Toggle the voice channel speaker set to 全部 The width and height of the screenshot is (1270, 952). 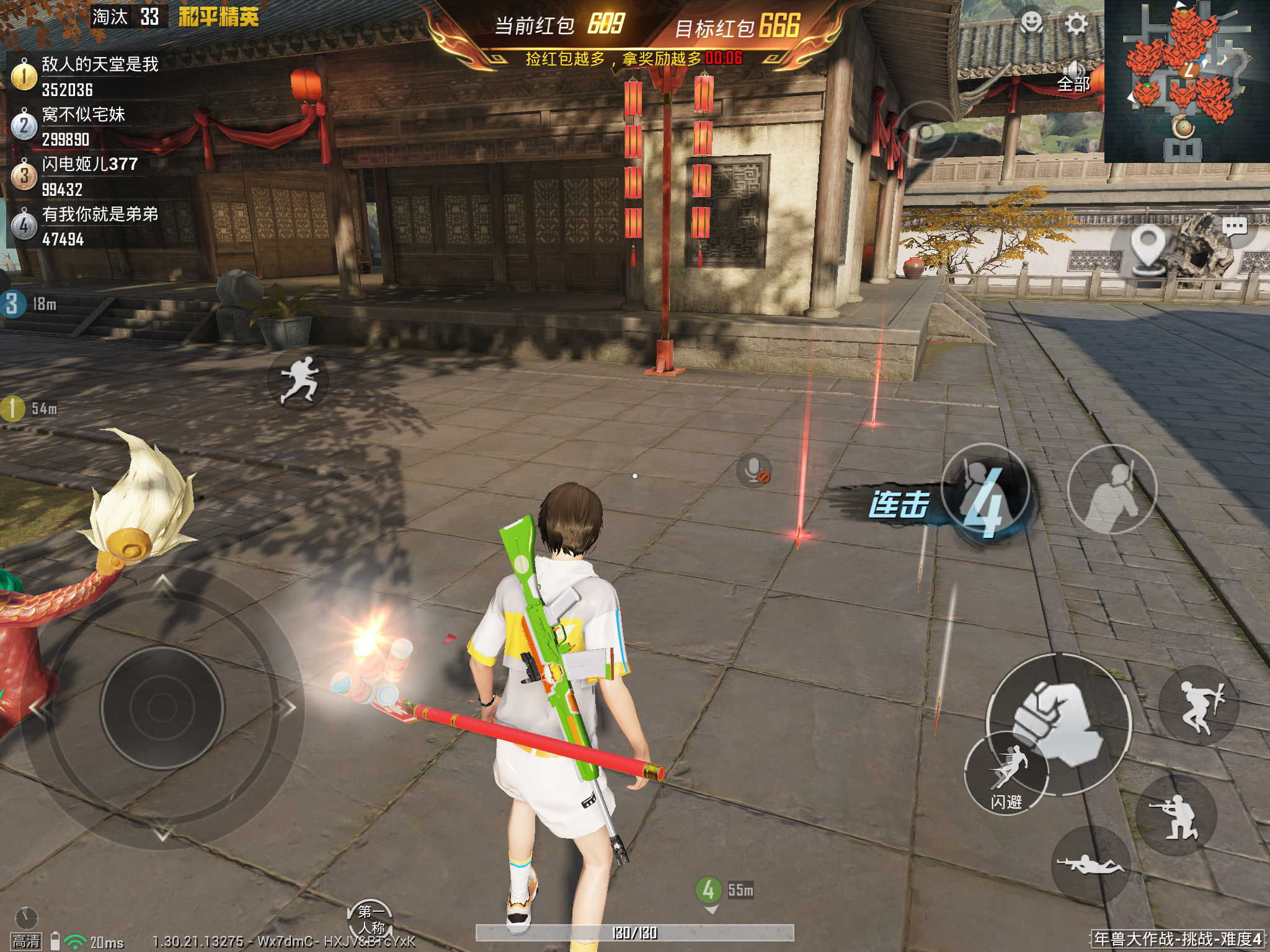pos(1073,77)
